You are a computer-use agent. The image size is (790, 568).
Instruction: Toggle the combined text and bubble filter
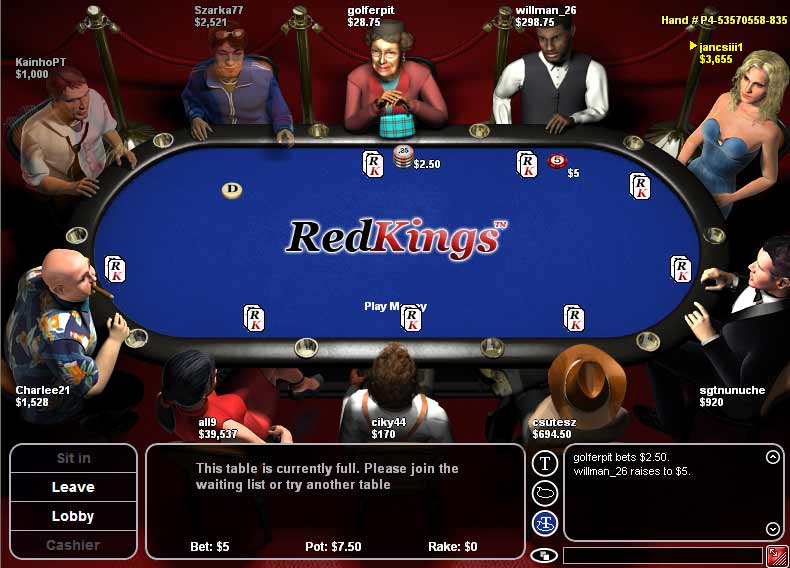coord(544,521)
